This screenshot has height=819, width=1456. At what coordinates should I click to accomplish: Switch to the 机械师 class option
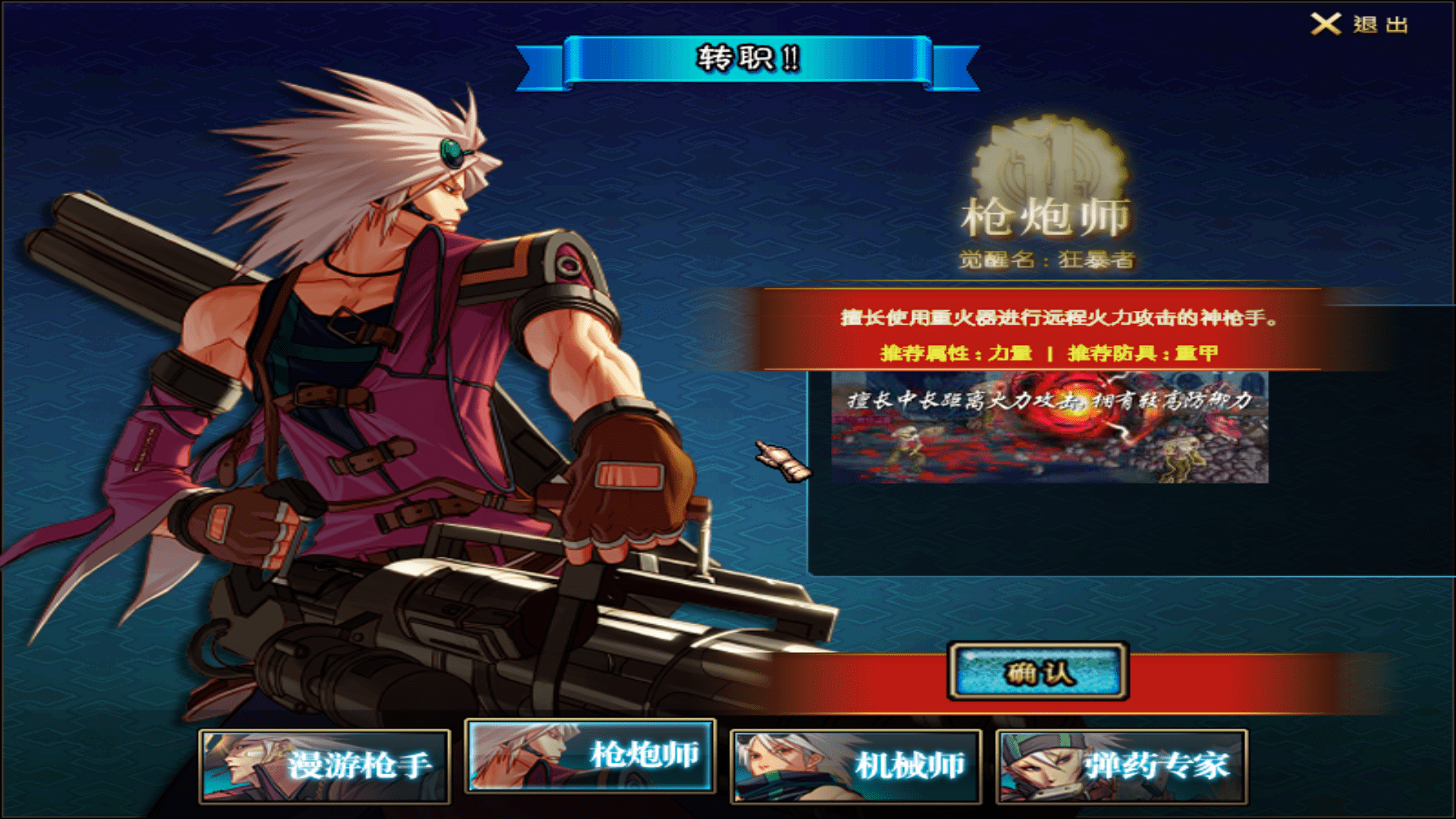[x=855, y=766]
